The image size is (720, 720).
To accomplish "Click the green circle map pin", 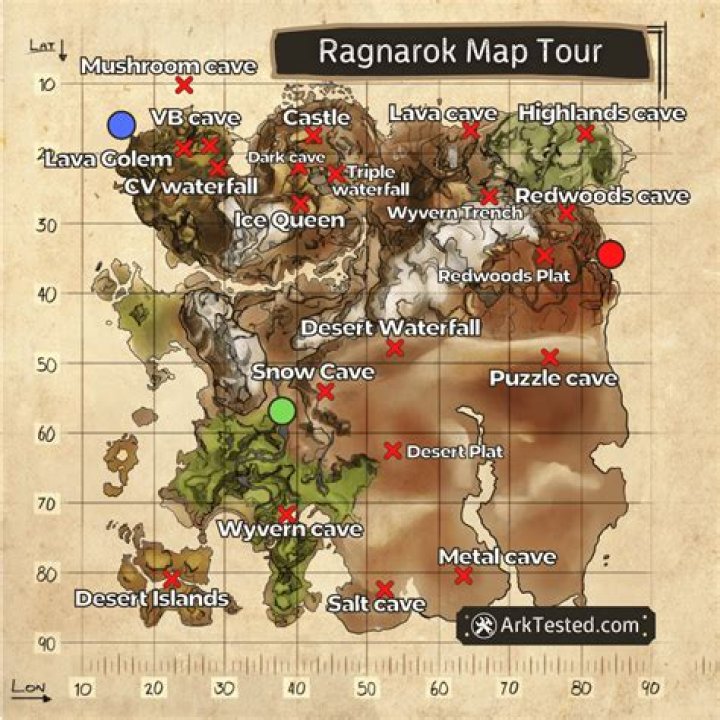I will pyautogui.click(x=282, y=410).
